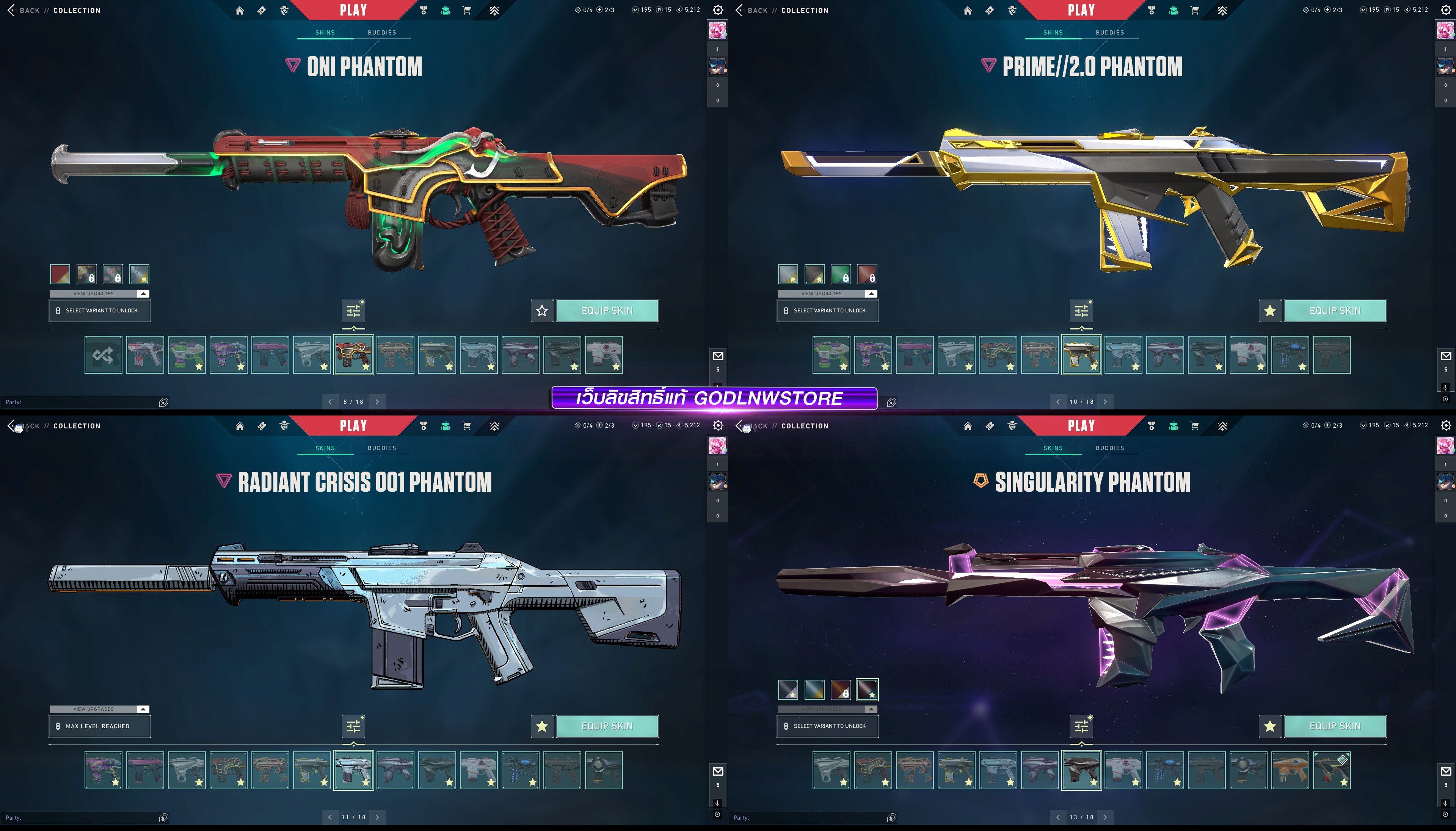Switch to Buddies tab above Singularity Phantom
The image size is (1456, 831).
point(1109,448)
